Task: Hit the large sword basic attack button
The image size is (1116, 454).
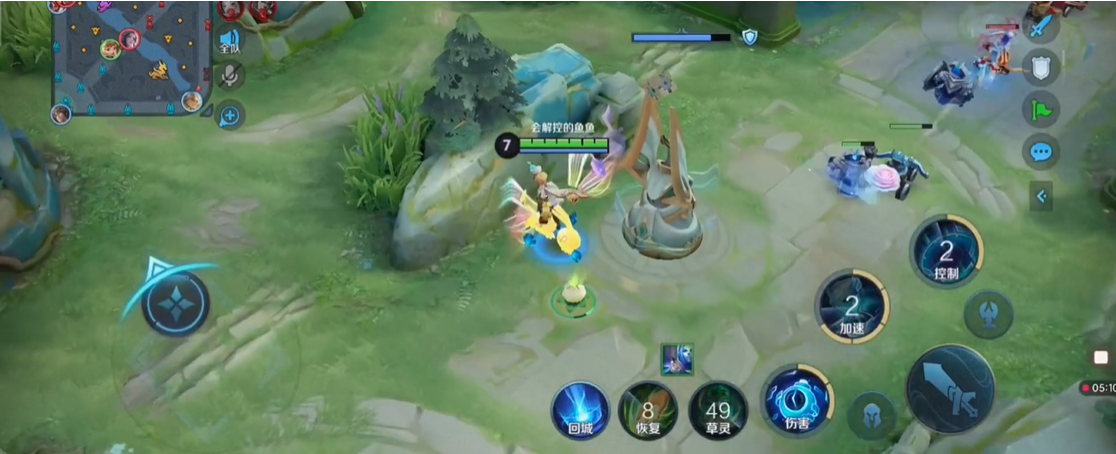Action: pos(949,389)
